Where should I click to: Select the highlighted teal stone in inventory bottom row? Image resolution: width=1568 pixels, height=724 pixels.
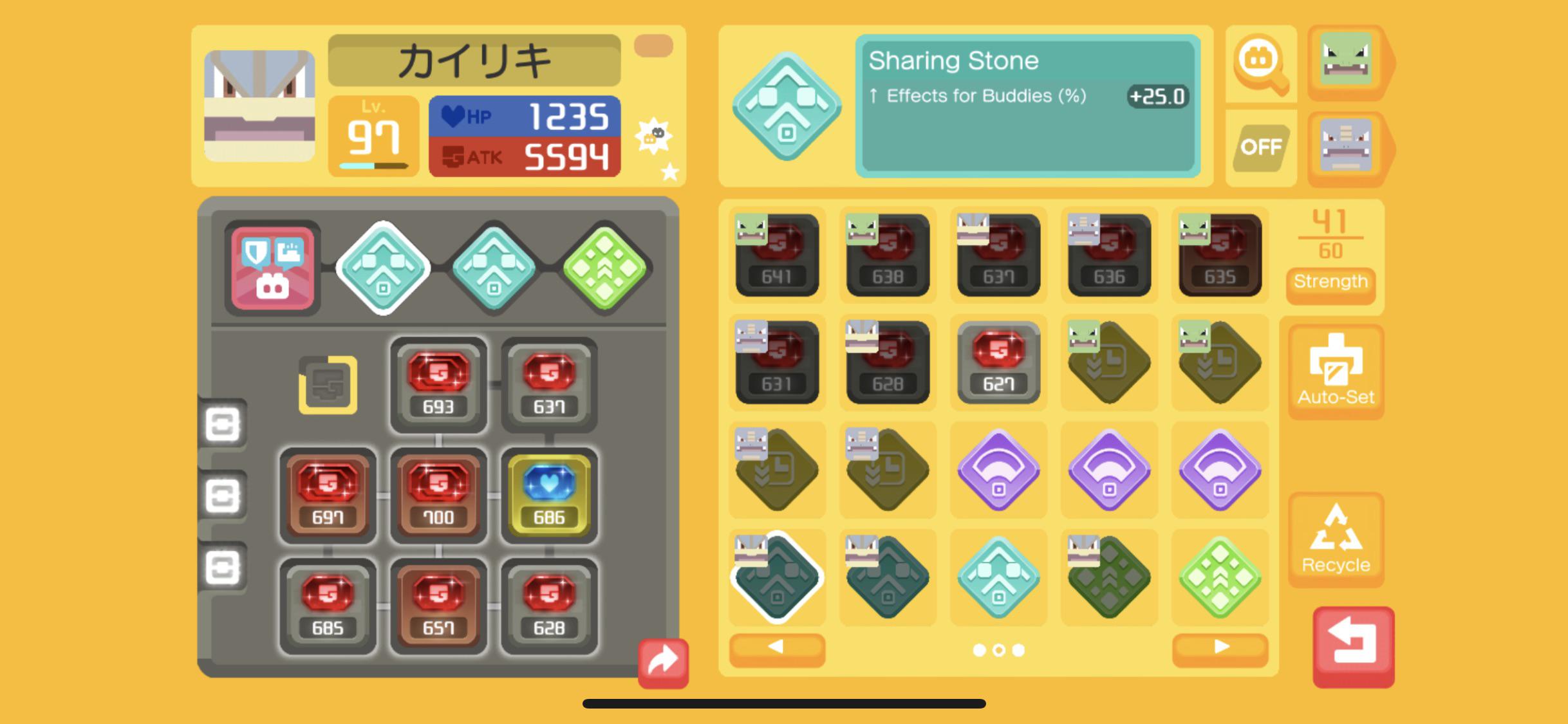[x=776, y=577]
